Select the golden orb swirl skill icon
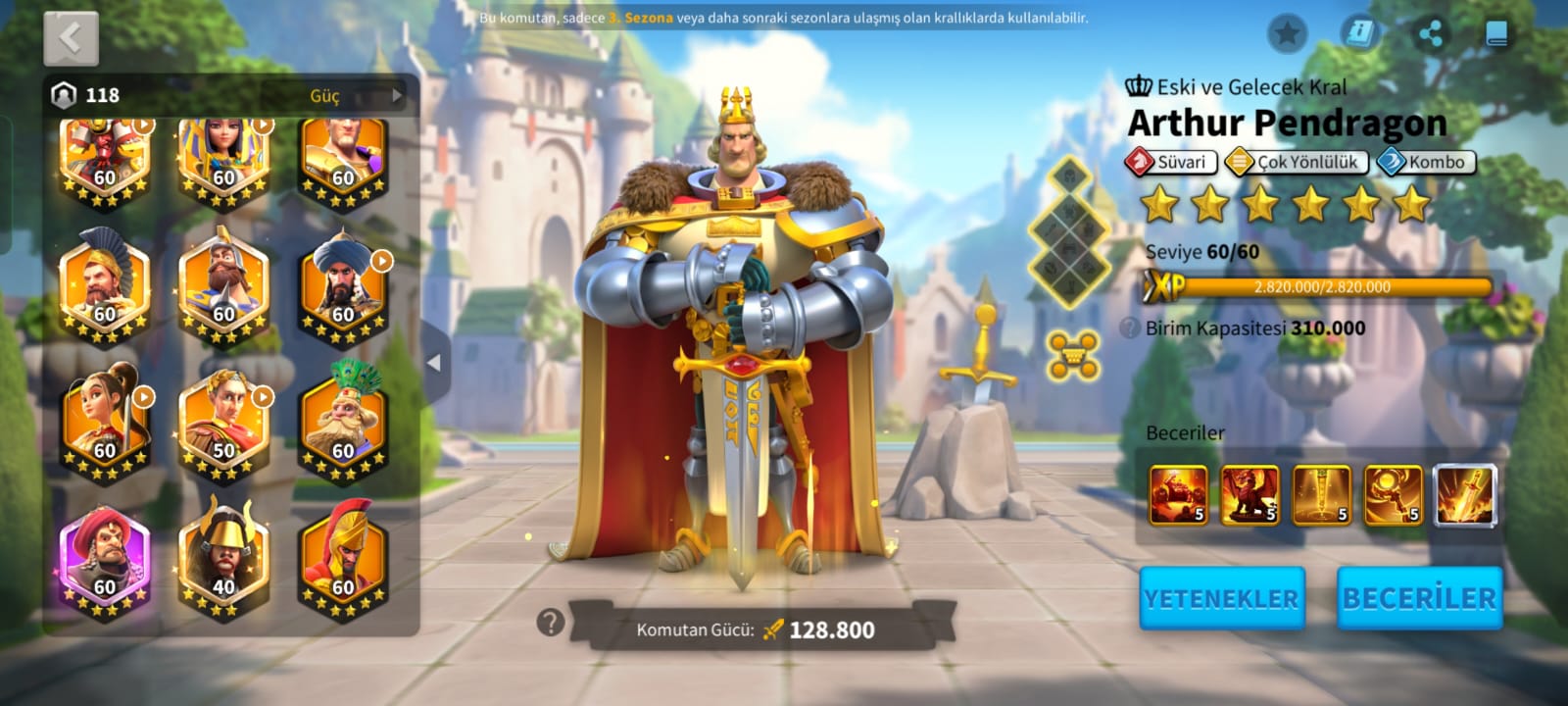 1393,495
